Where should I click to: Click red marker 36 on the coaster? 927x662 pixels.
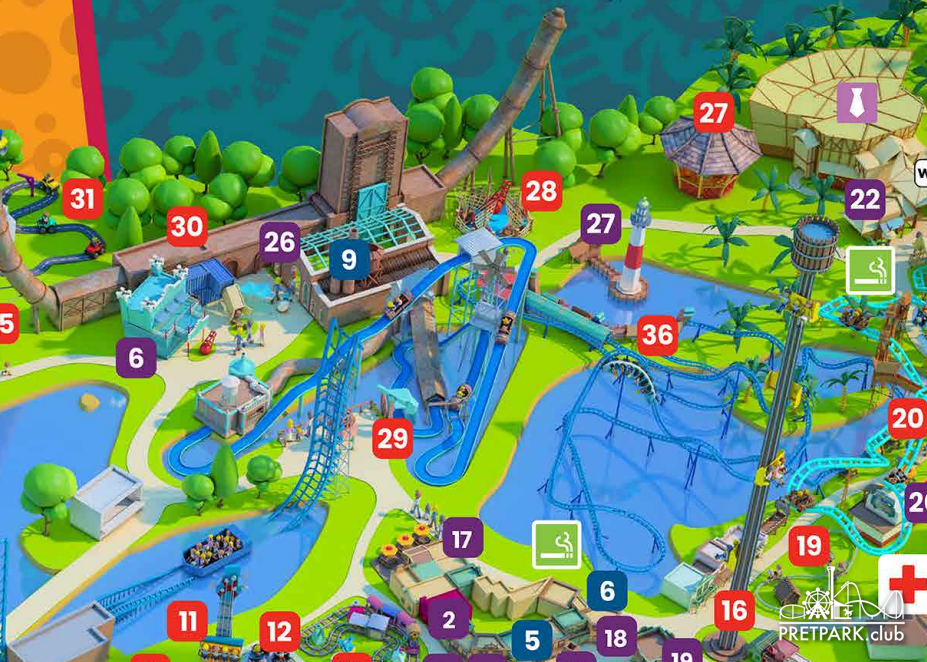tap(657, 335)
